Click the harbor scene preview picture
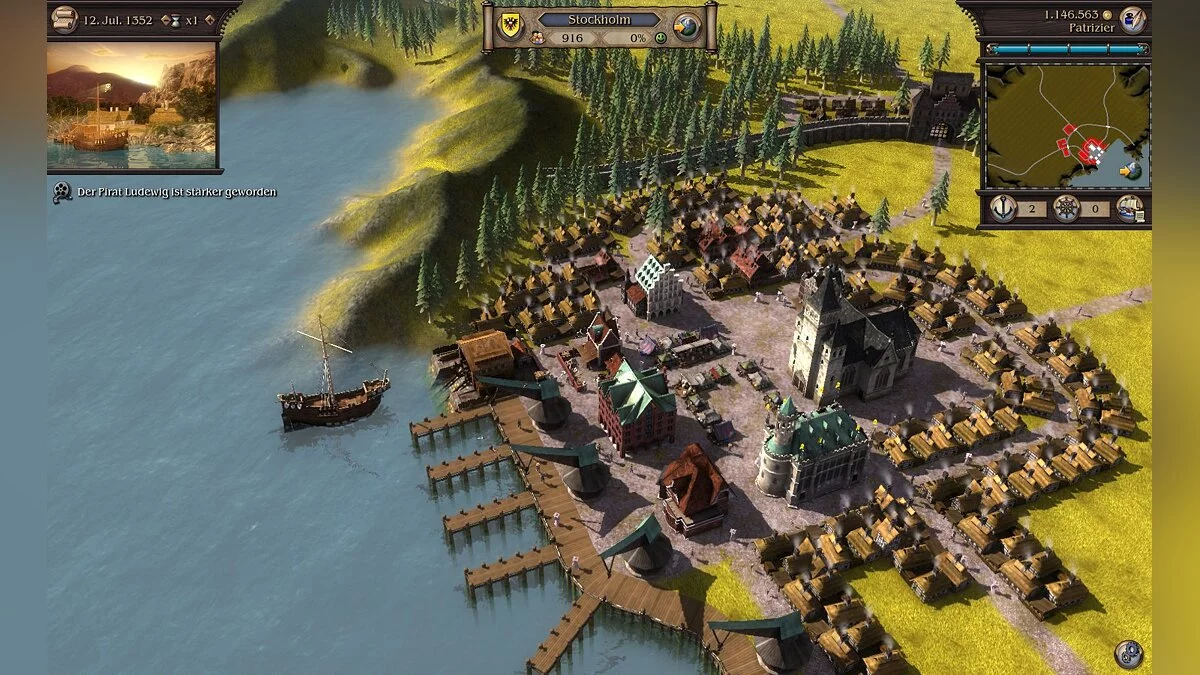This screenshot has height=675, width=1200. 131,105
